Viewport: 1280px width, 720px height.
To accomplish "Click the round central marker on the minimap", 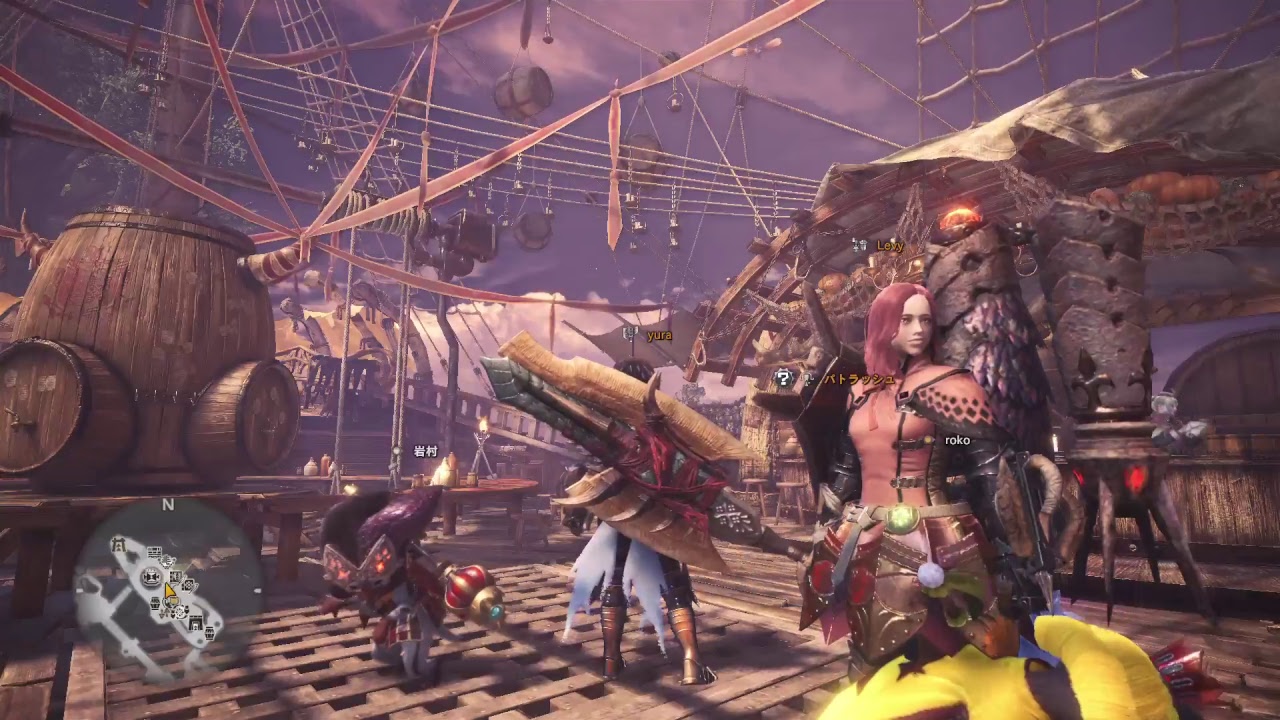I will 152,576.
